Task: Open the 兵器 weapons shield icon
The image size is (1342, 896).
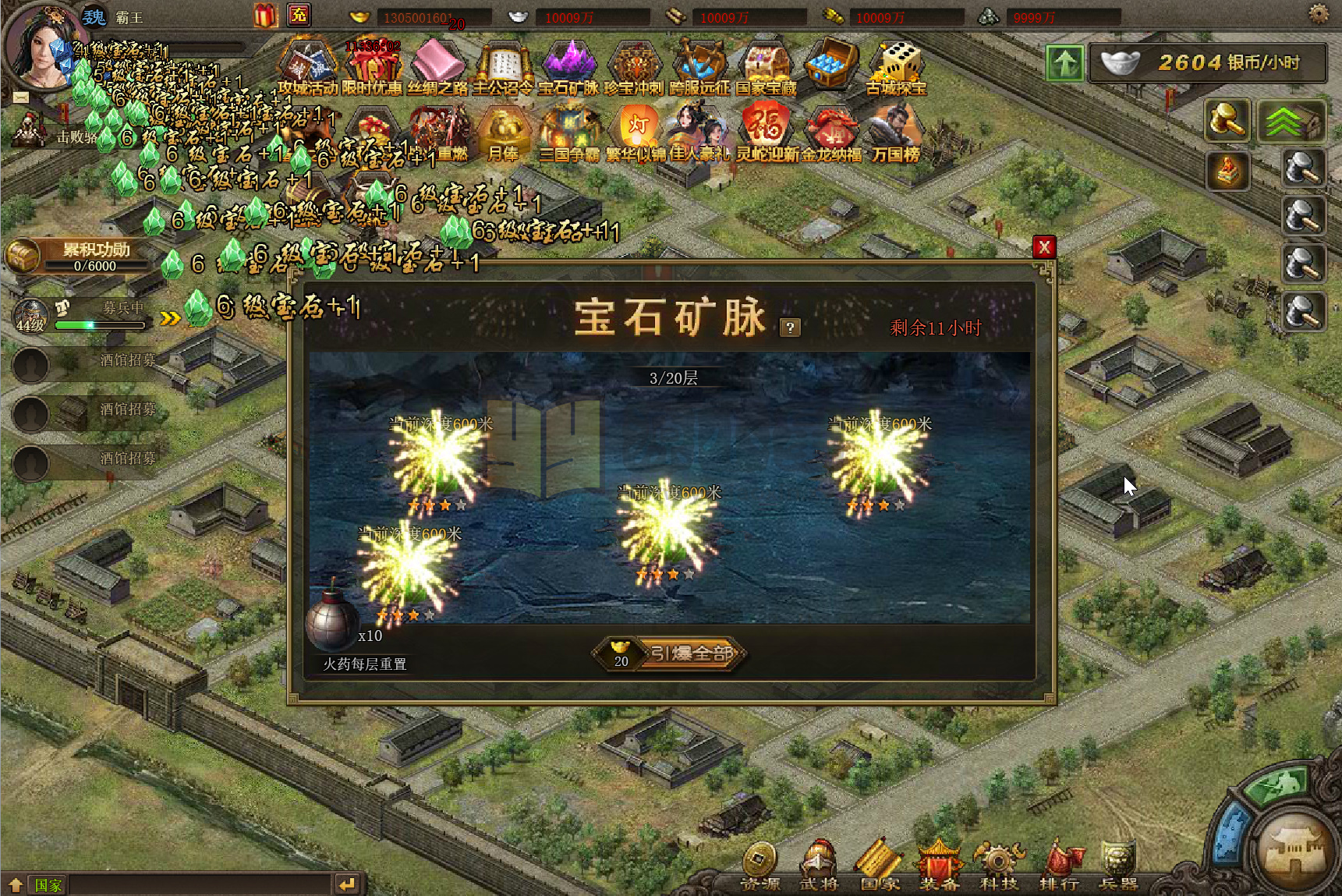Action: [1118, 862]
